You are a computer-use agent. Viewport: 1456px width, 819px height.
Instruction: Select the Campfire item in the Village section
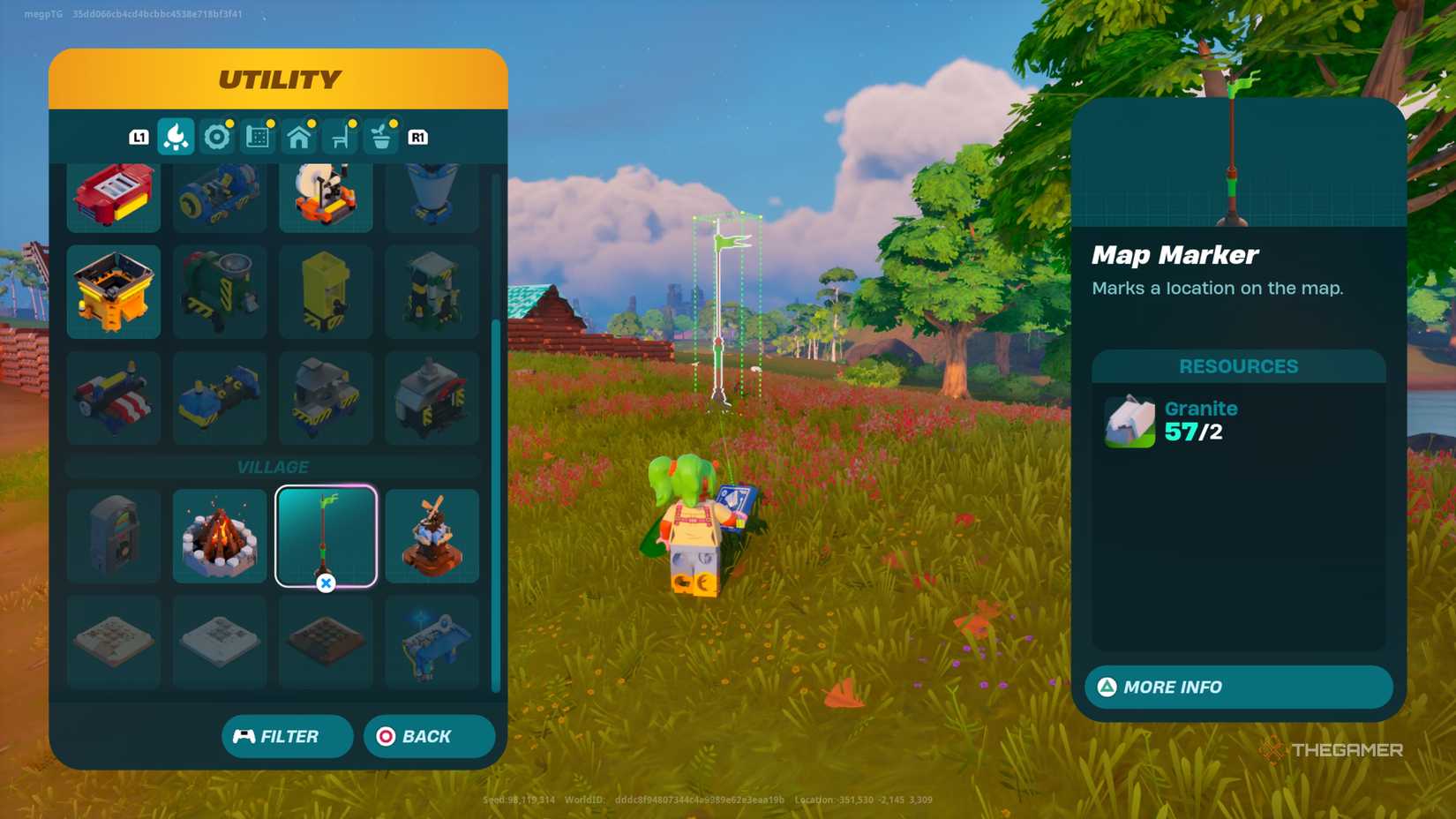(218, 534)
